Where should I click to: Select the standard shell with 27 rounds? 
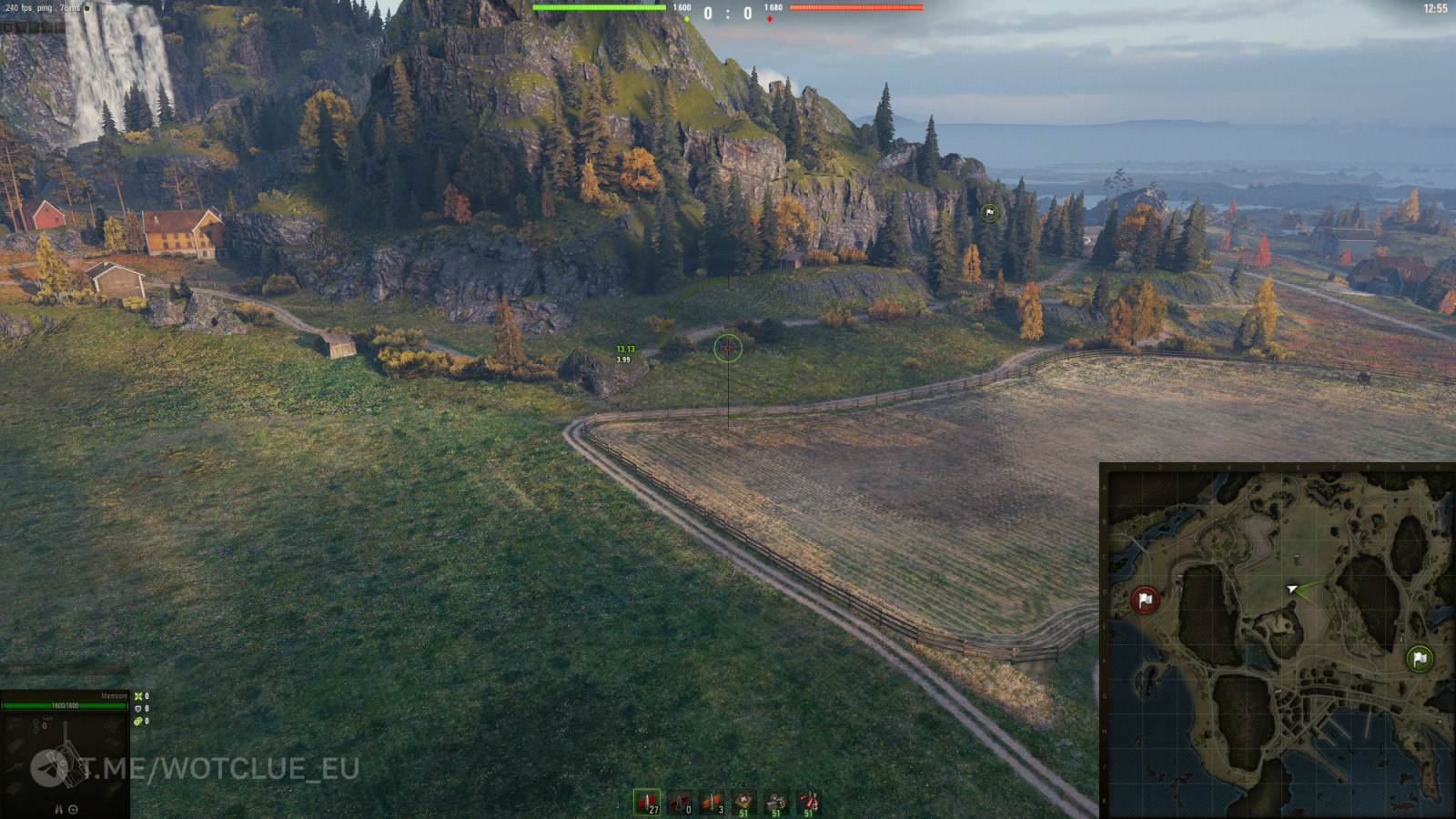pos(647,803)
